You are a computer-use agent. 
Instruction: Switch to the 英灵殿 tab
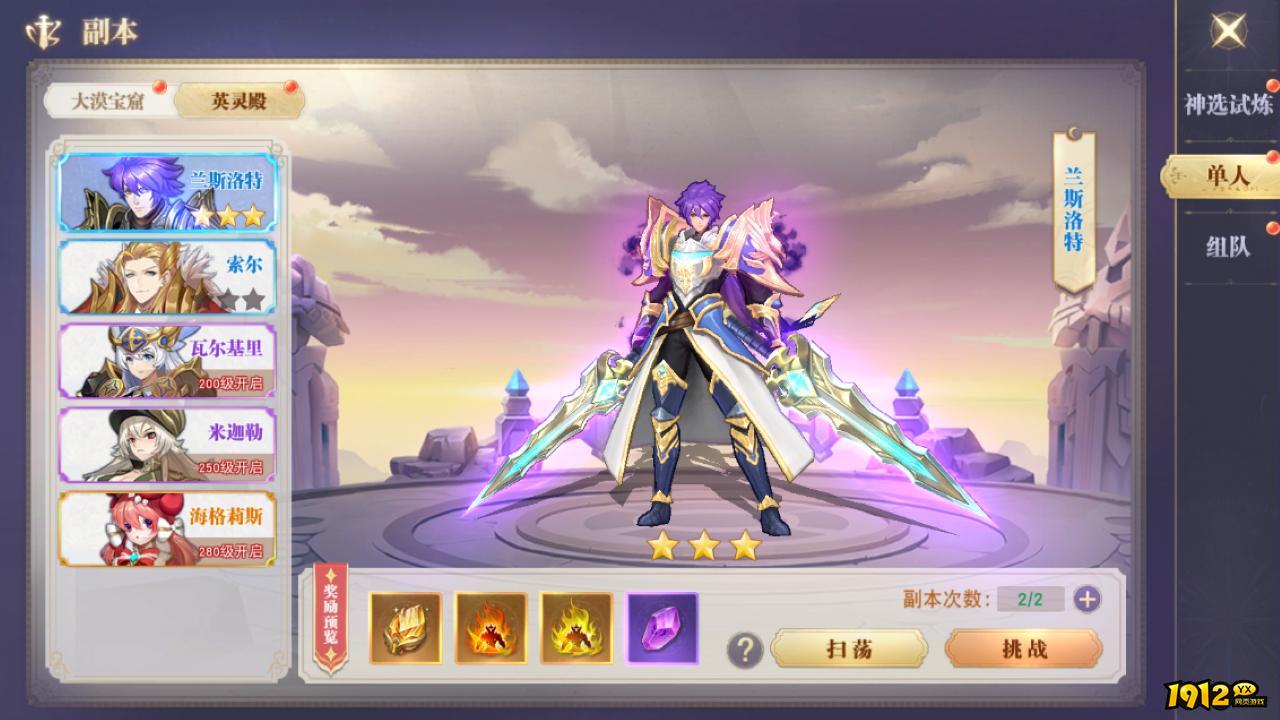click(x=240, y=101)
